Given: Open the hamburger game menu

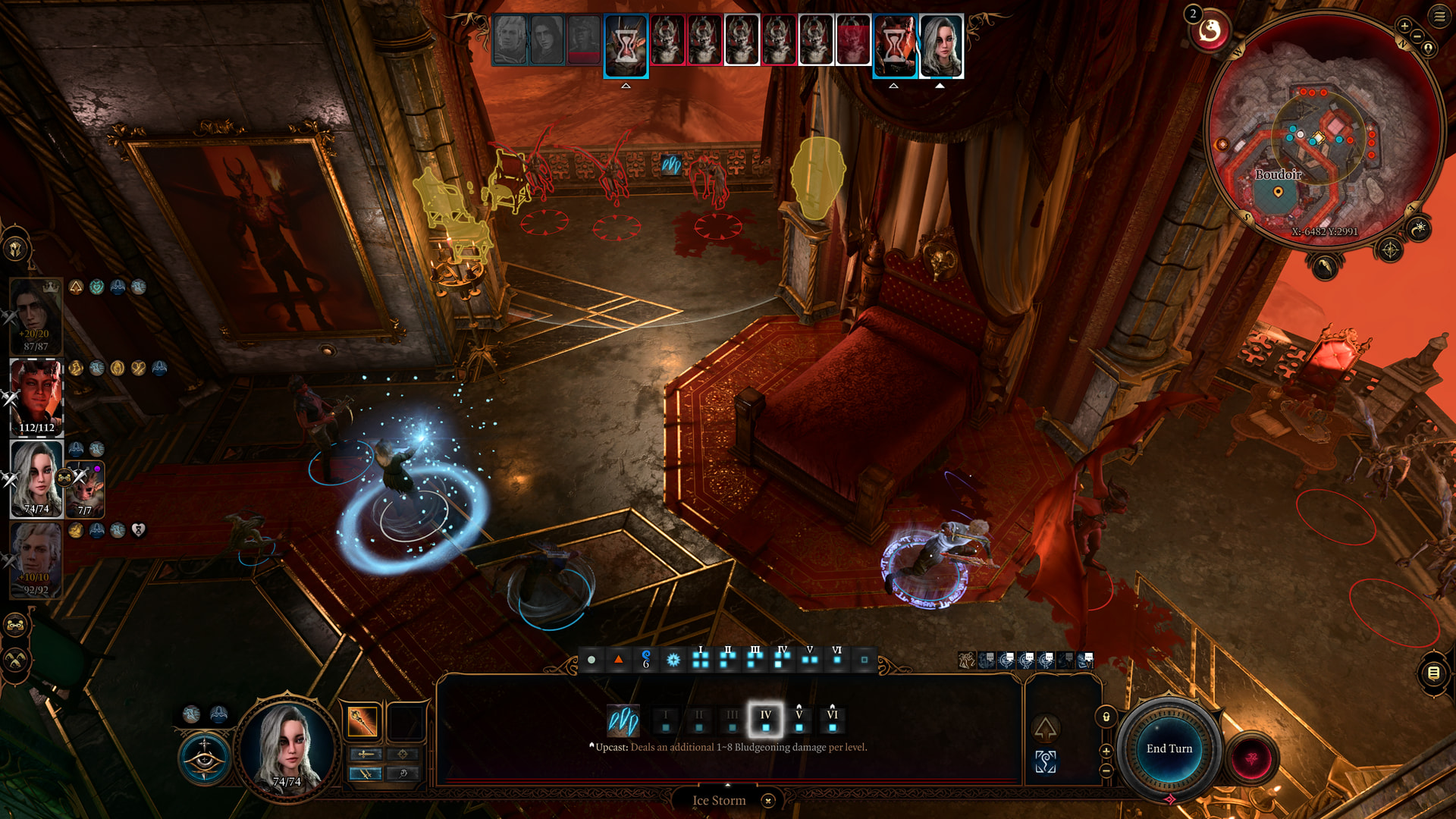Looking at the screenshot, I should click(1439, 16).
